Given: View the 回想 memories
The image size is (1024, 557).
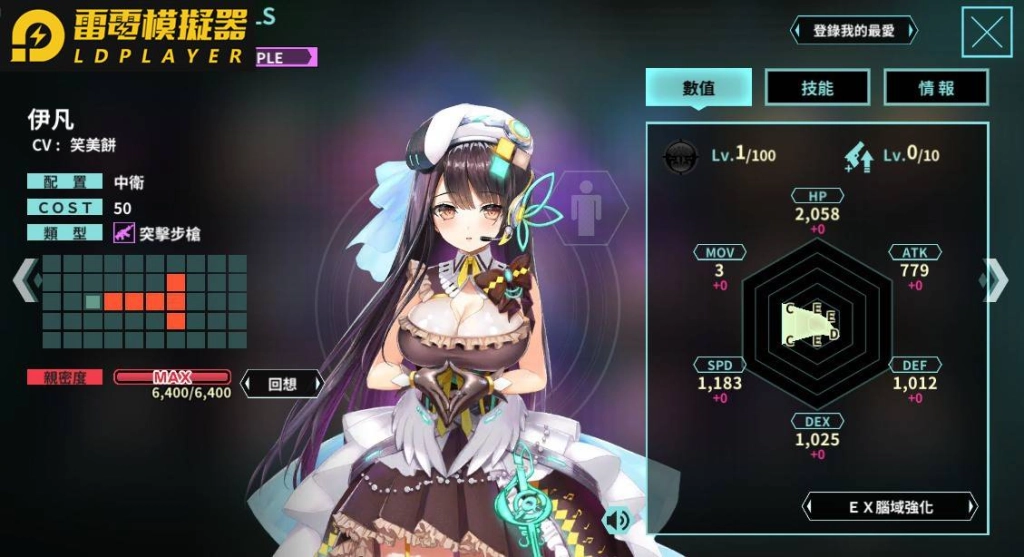Looking at the screenshot, I should (283, 383).
